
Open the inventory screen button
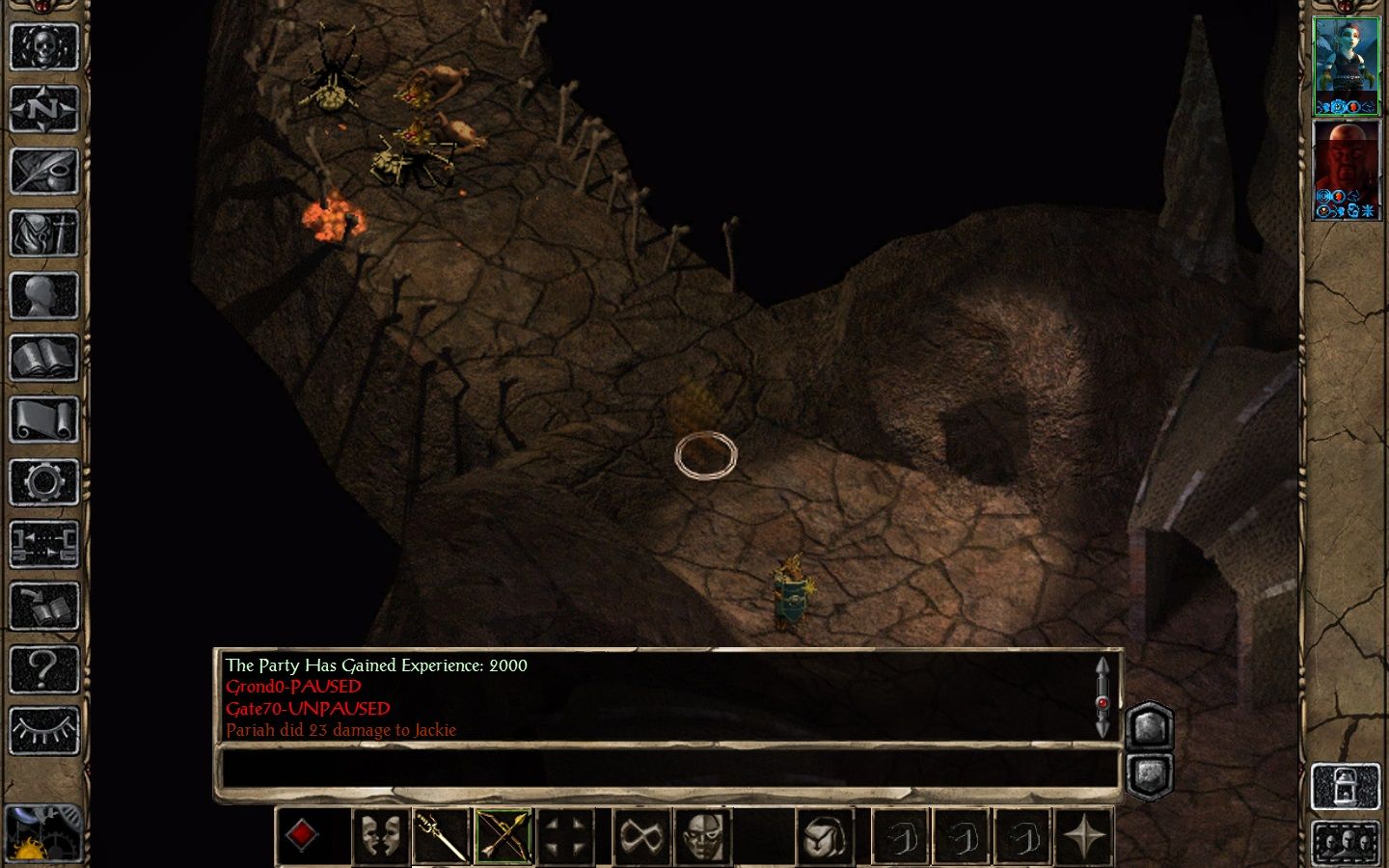(43, 233)
